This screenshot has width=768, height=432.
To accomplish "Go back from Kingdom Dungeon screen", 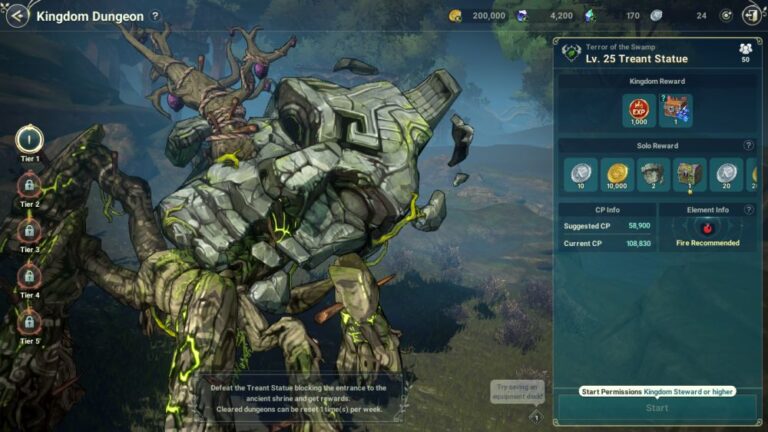I will 17,16.
